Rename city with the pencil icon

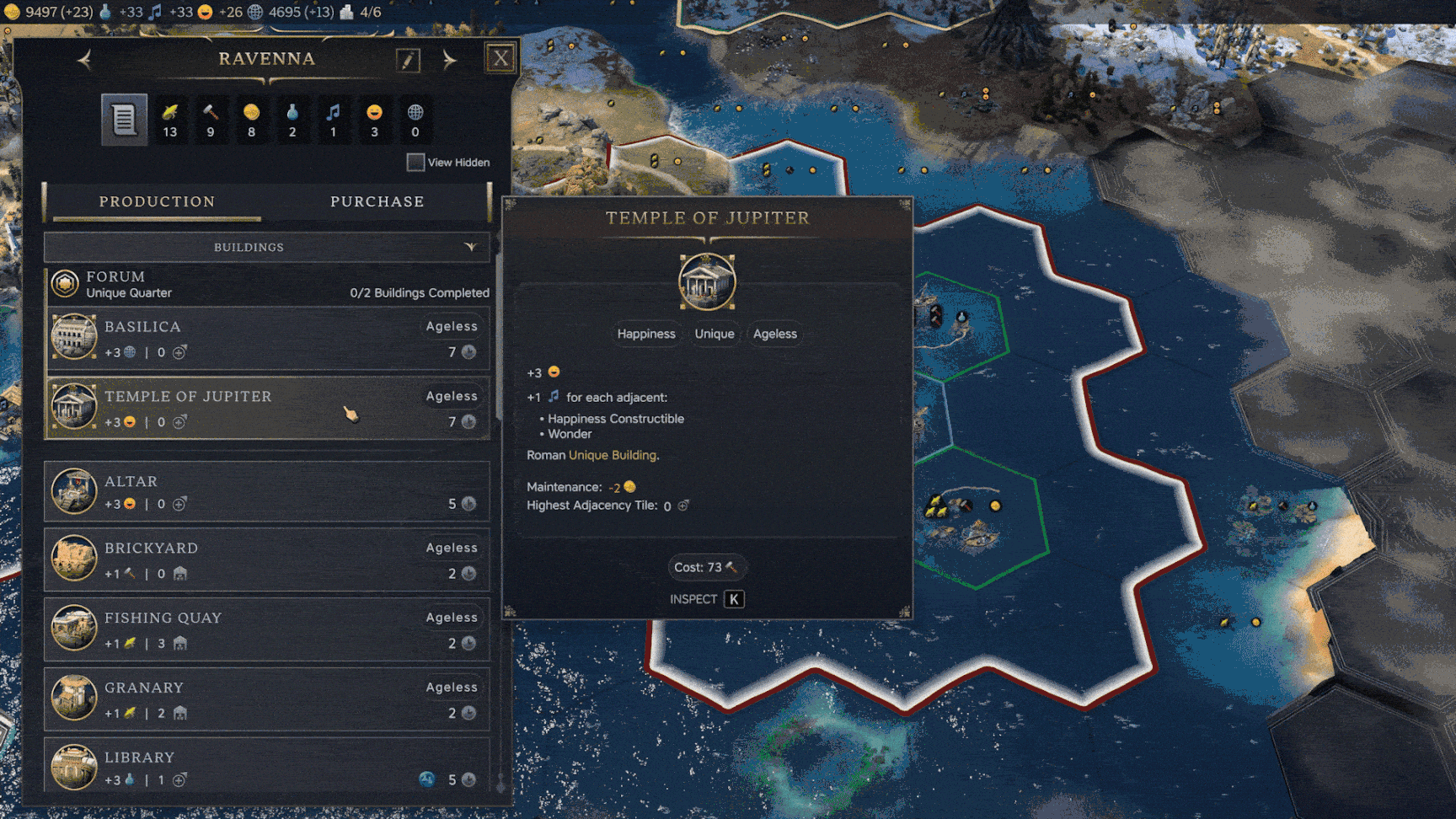408,60
